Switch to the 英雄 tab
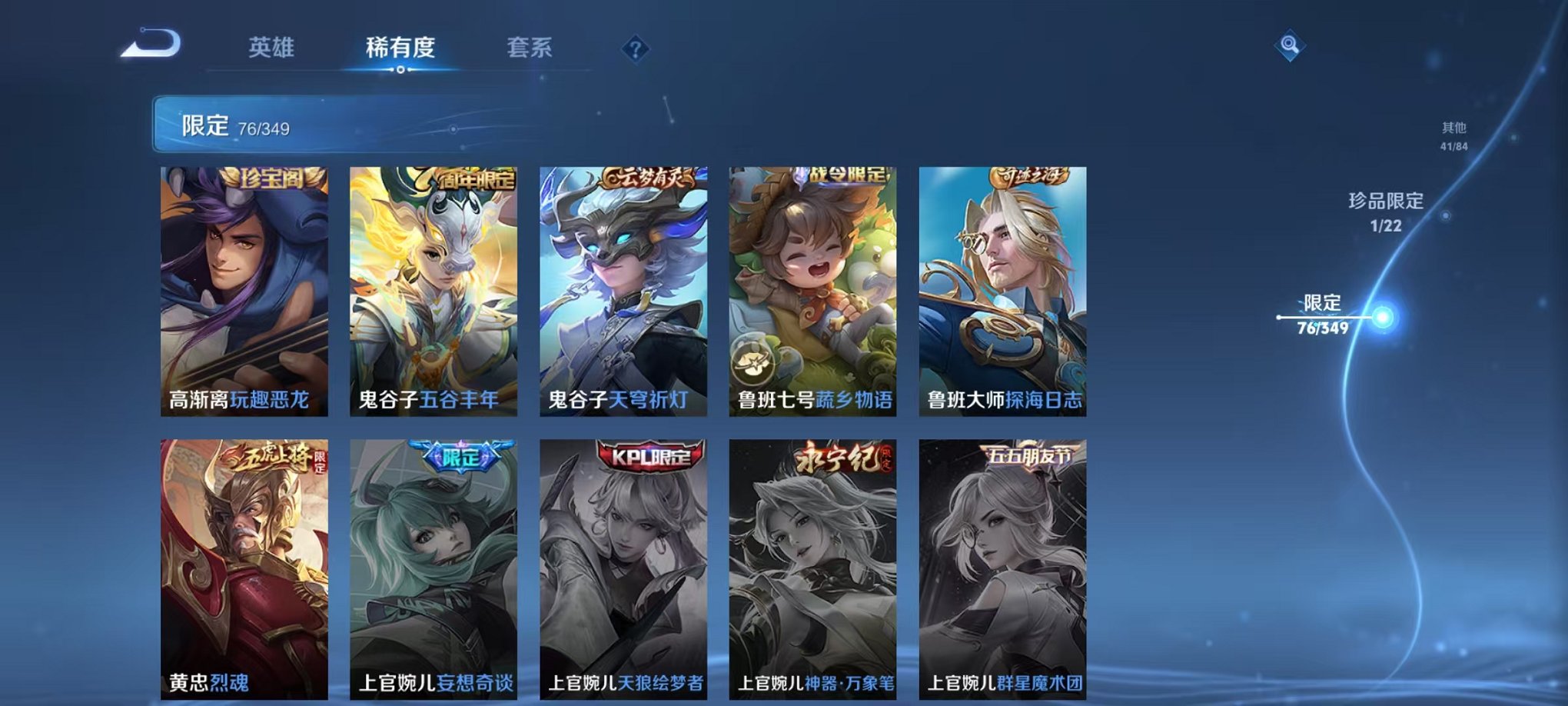The width and height of the screenshot is (1568, 706). (x=273, y=48)
